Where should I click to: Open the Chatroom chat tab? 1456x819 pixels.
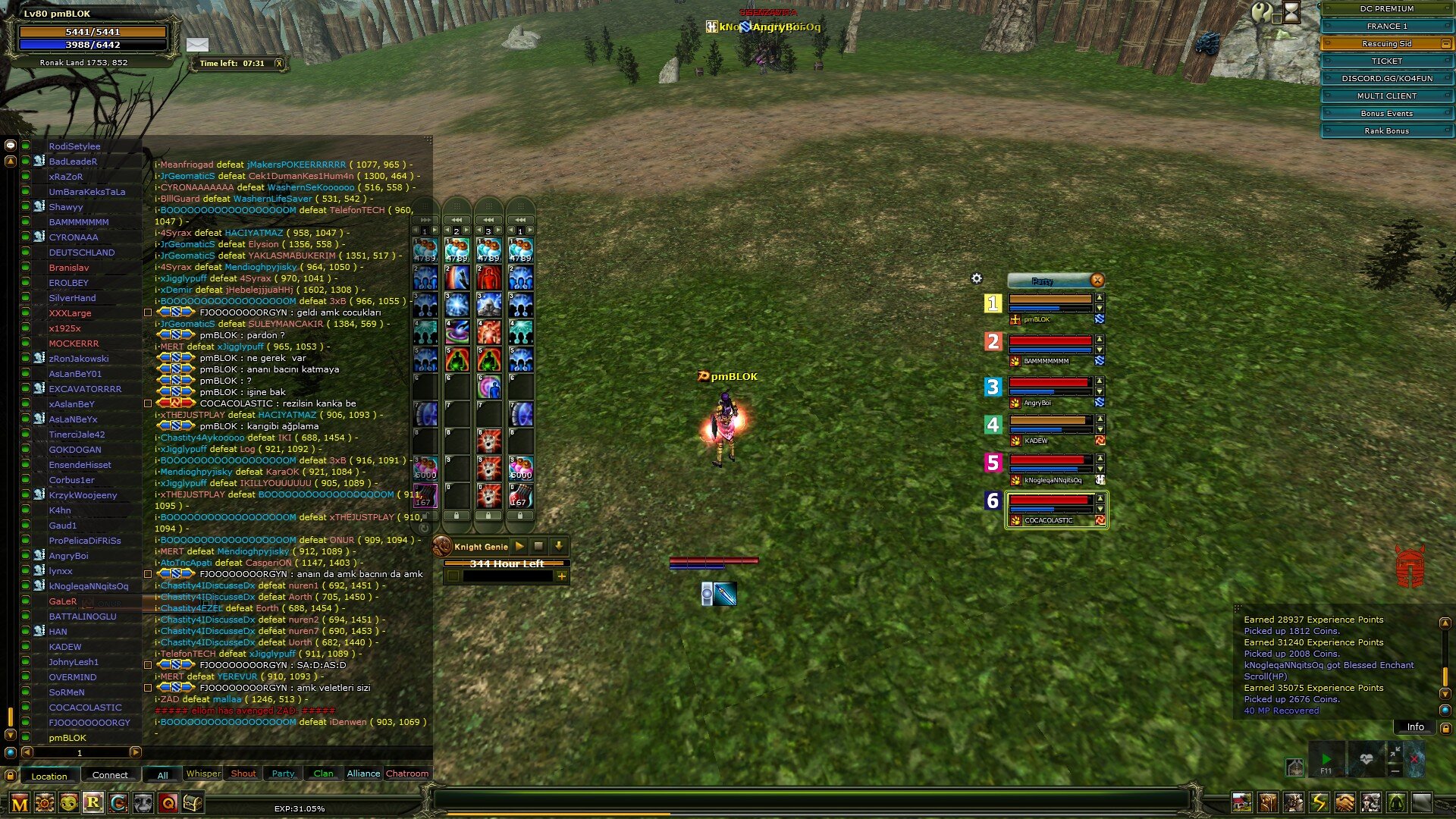pos(407,774)
